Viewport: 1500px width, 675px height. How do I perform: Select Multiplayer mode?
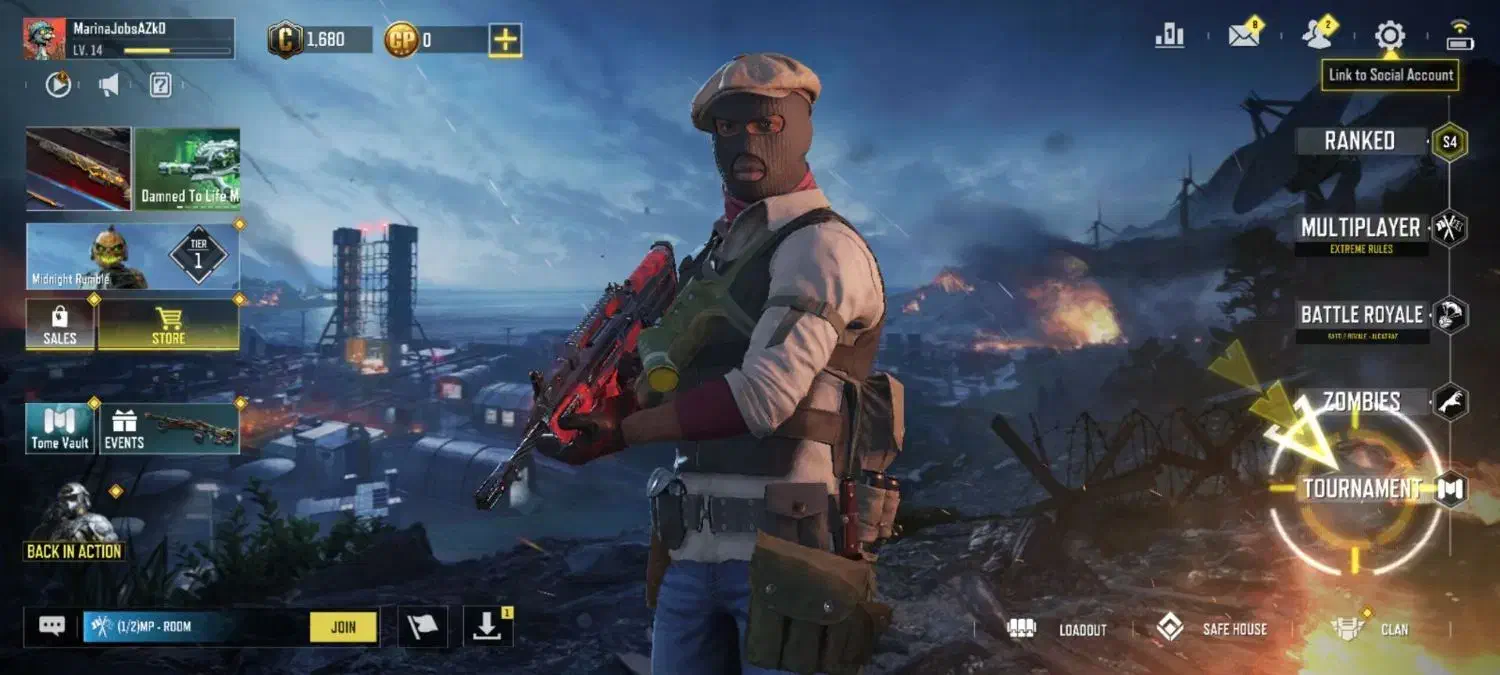pos(1360,228)
